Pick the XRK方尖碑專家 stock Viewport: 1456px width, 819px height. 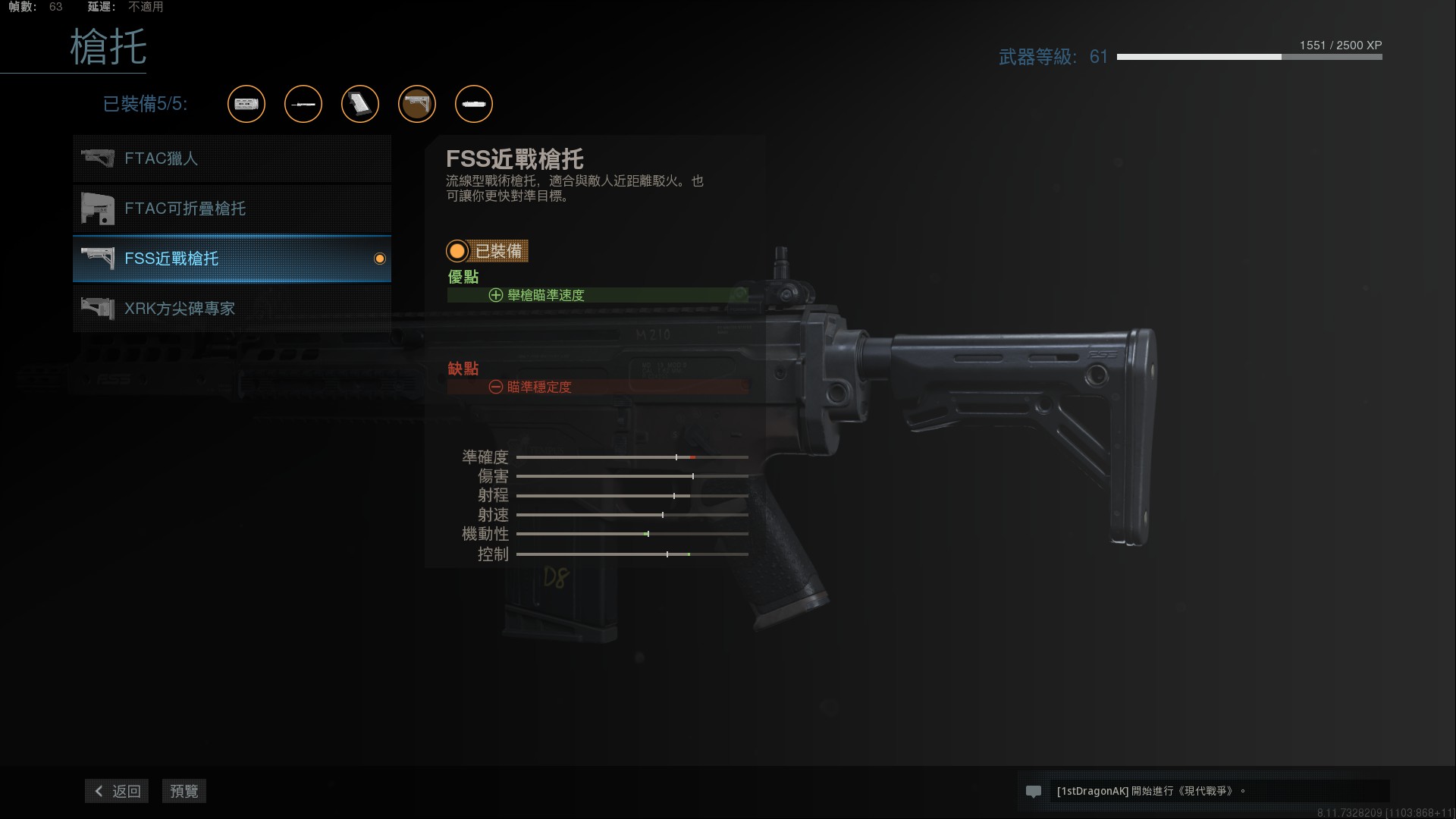click(x=232, y=309)
